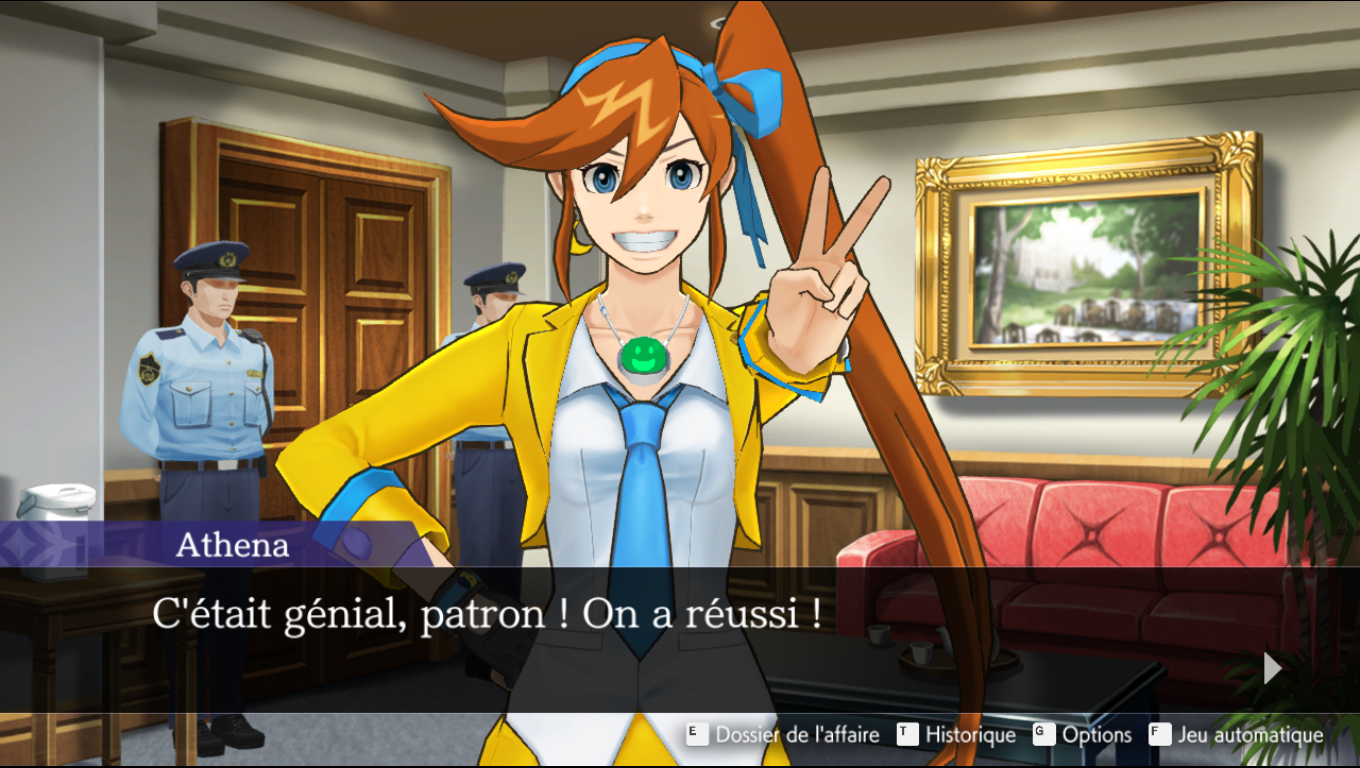This screenshot has width=1360, height=768.
Task: Open the Dossier de l'affaire
Action: tap(783, 735)
